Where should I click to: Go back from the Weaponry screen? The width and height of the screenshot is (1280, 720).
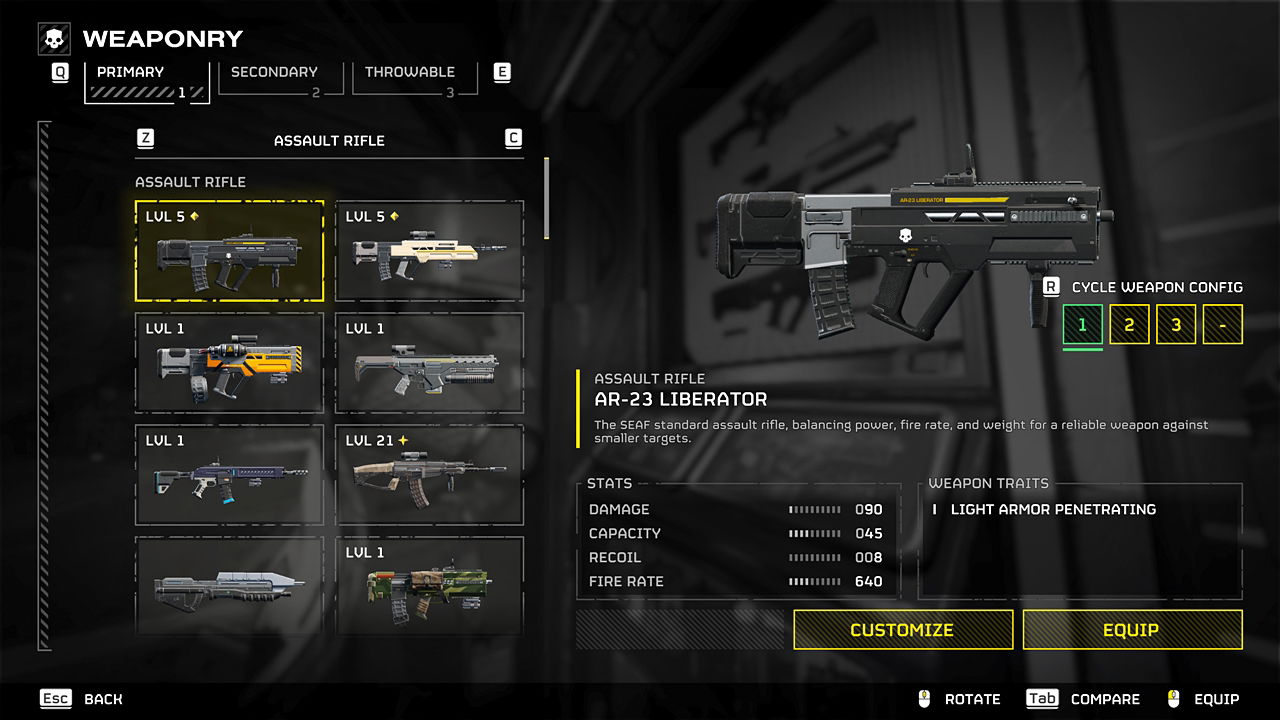(x=81, y=699)
